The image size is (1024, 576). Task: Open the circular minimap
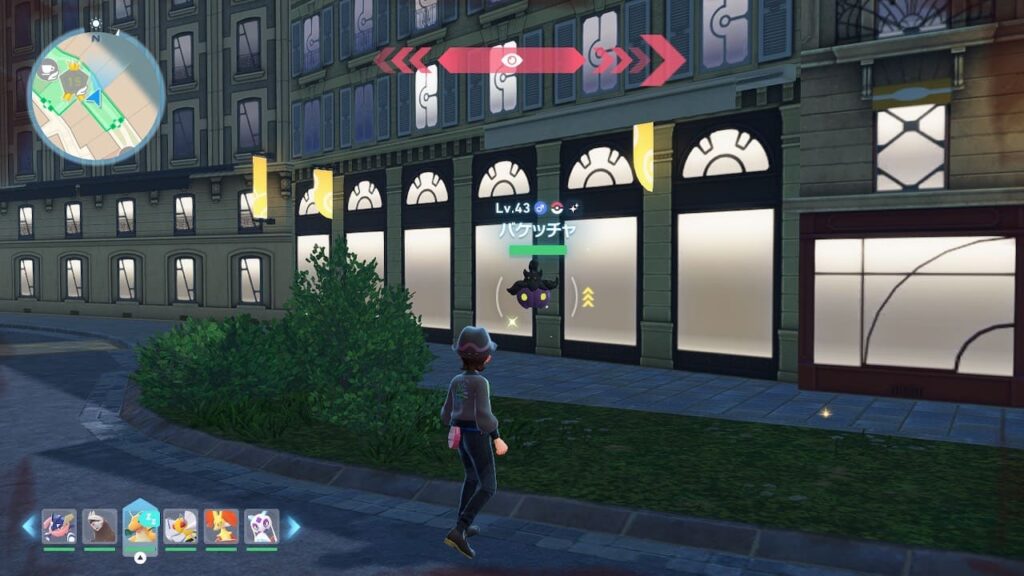pyautogui.click(x=96, y=96)
